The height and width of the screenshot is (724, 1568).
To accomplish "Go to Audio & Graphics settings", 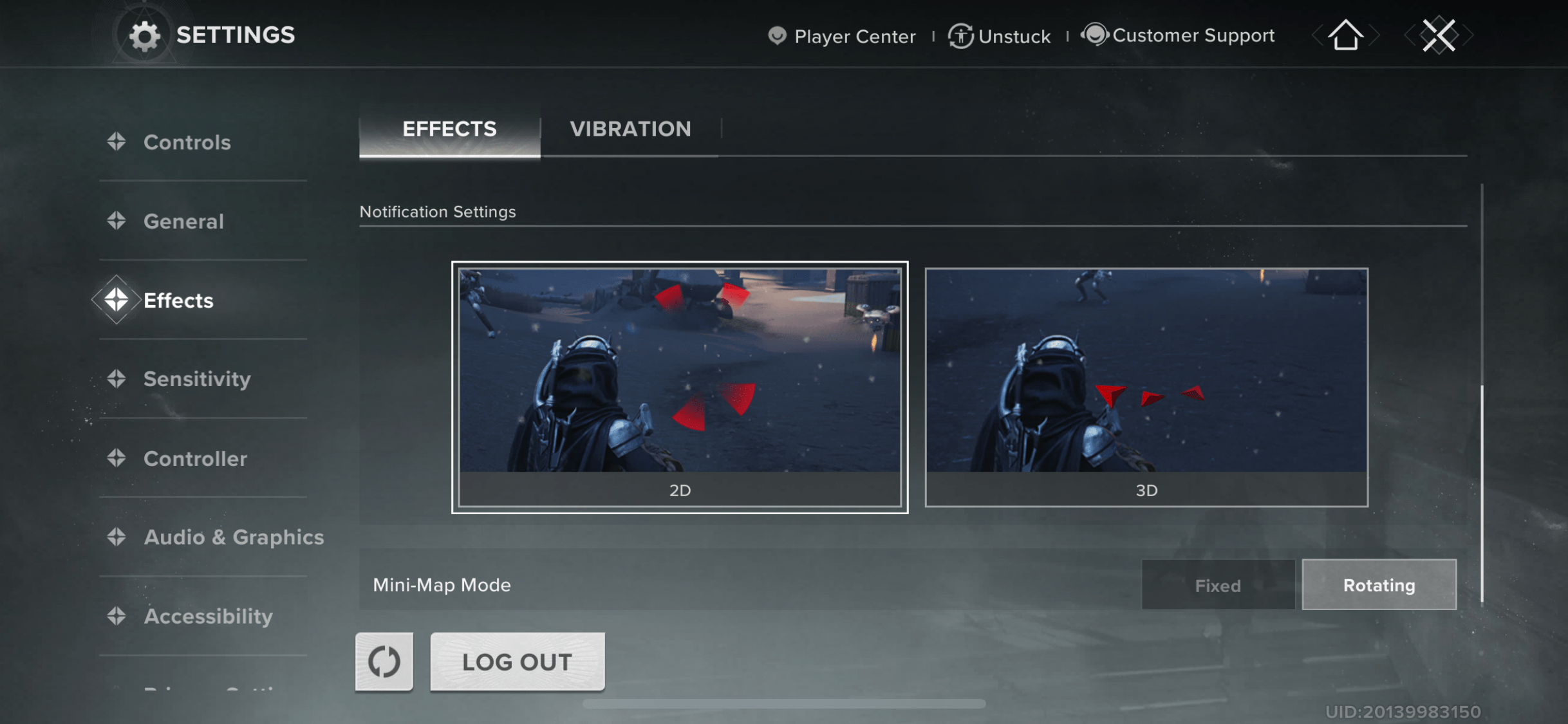I will [x=234, y=537].
